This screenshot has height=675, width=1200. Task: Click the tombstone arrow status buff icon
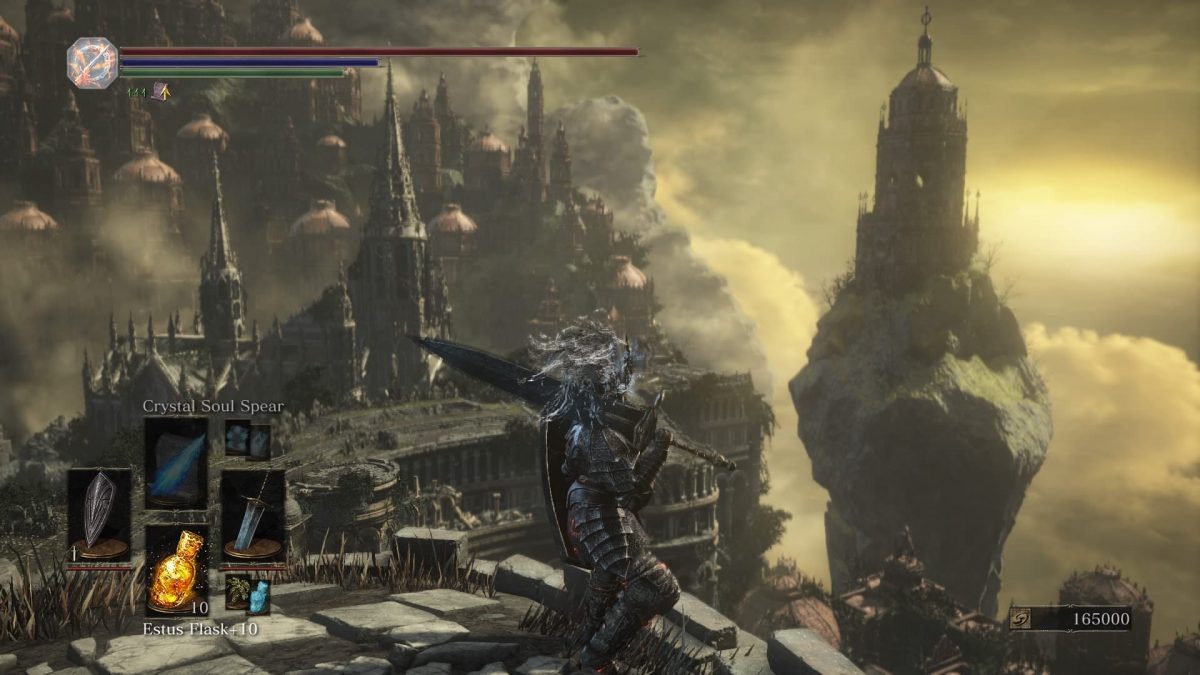160,92
